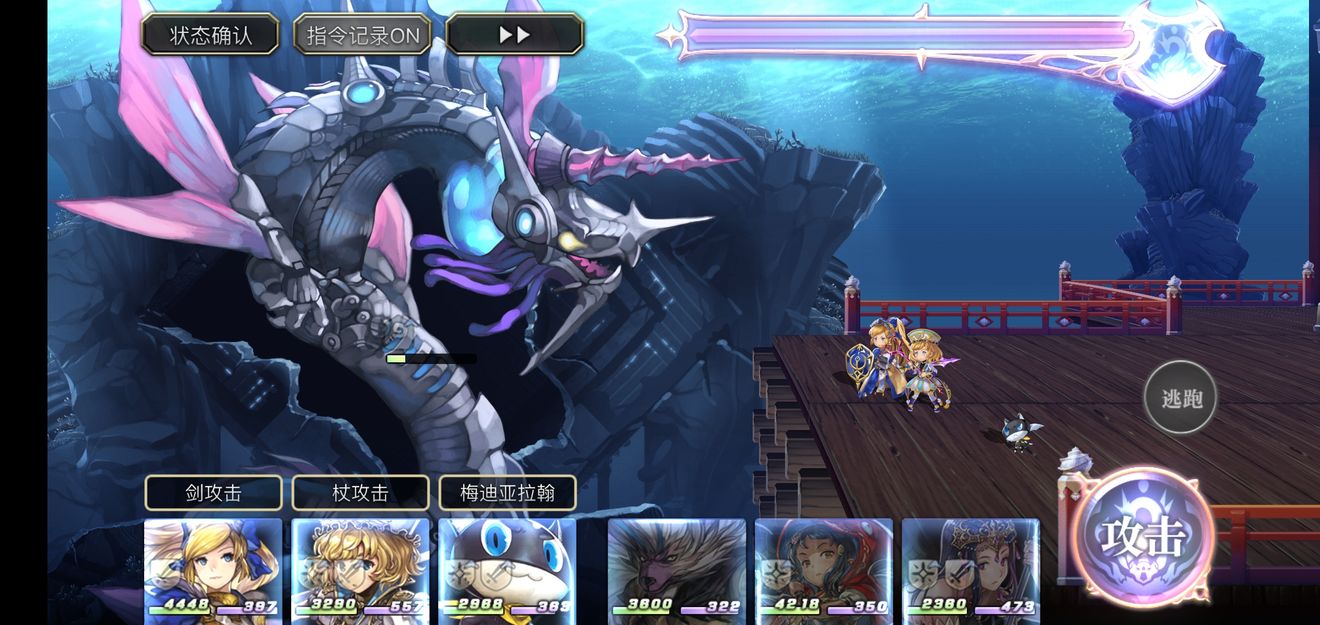Select the red-hooded reserve portrait with 4218 HP
The image size is (1320, 625).
(824, 567)
